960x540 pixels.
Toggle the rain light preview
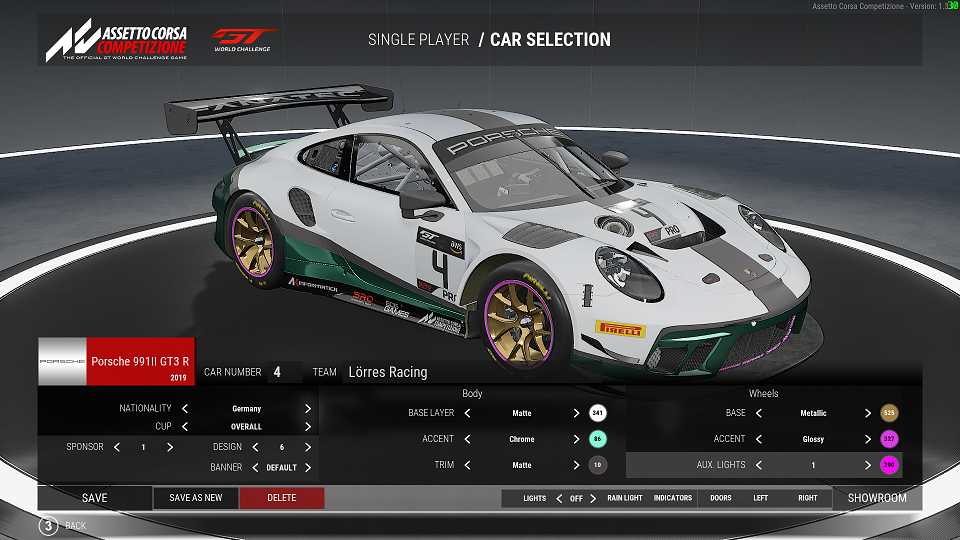(625, 498)
